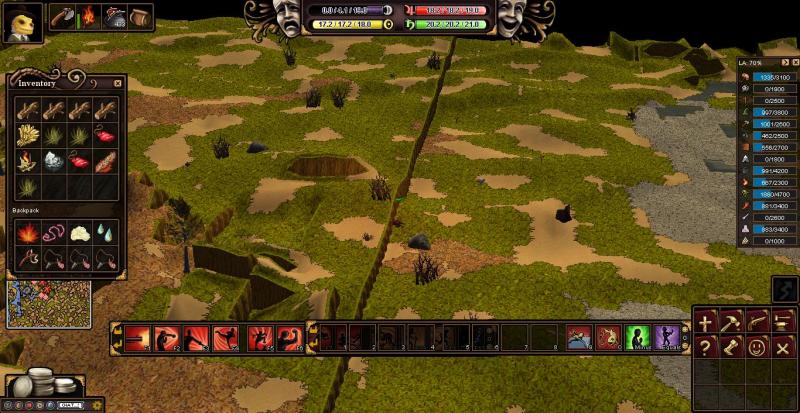Click the X button in action grid
The width and height of the screenshot is (800, 413).
coord(783,347)
